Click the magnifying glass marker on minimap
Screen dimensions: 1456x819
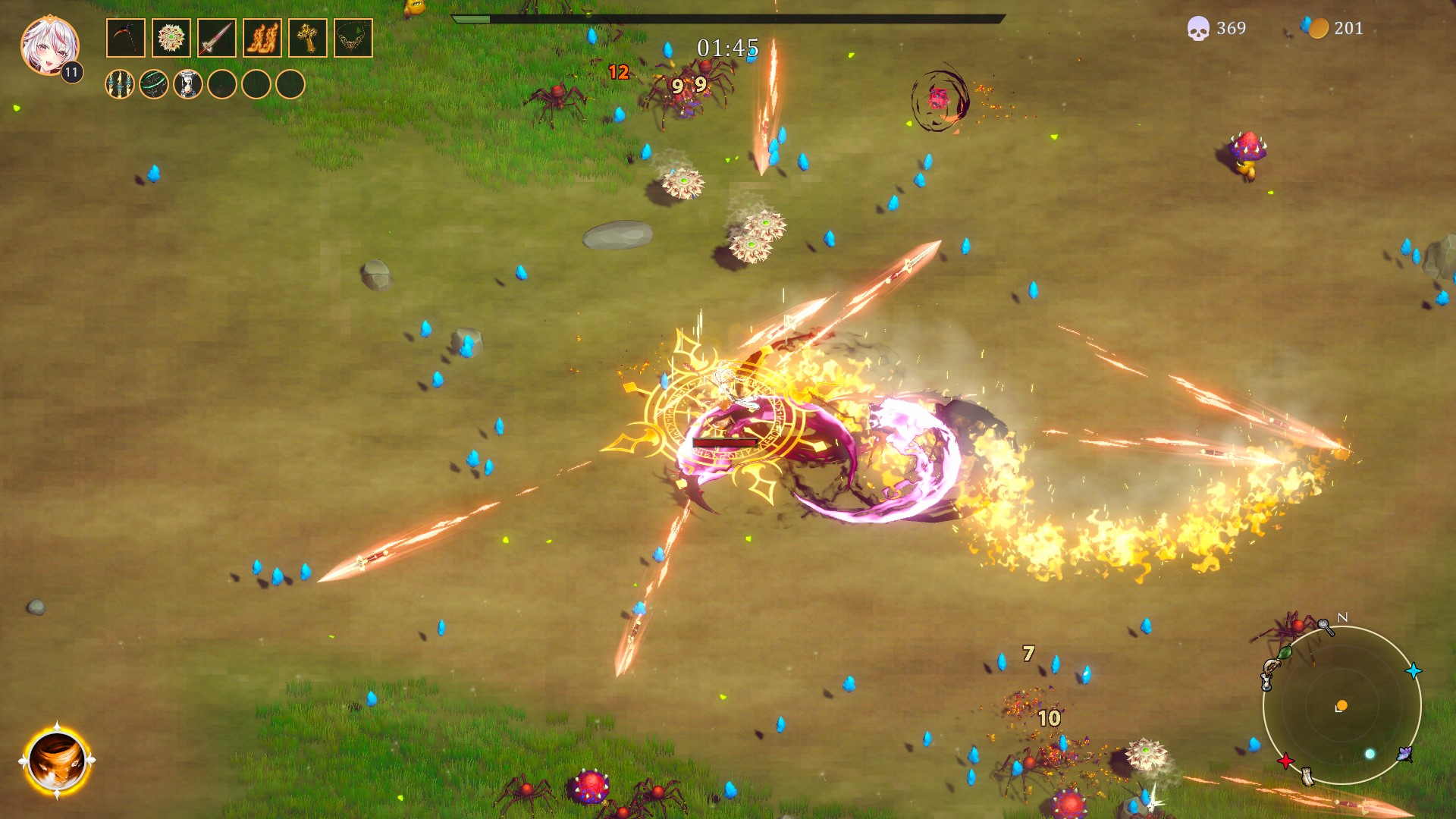pyautogui.click(x=1326, y=626)
